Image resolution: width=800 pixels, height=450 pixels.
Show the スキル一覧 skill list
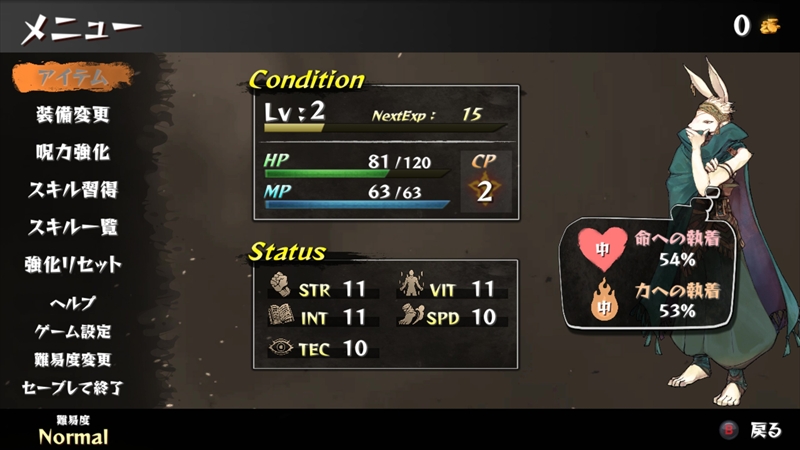click(x=73, y=227)
